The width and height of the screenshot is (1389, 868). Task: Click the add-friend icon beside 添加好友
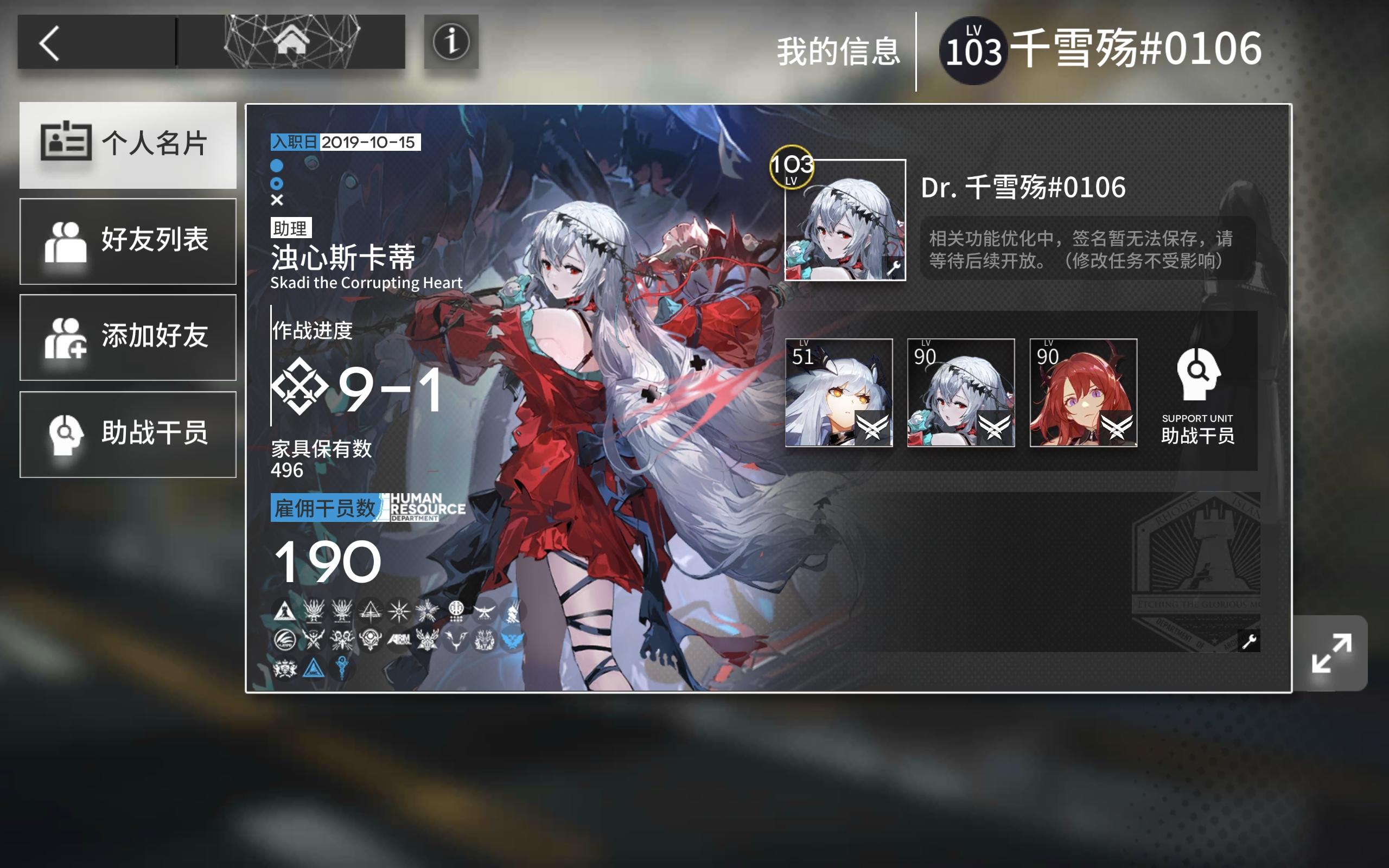[66, 339]
